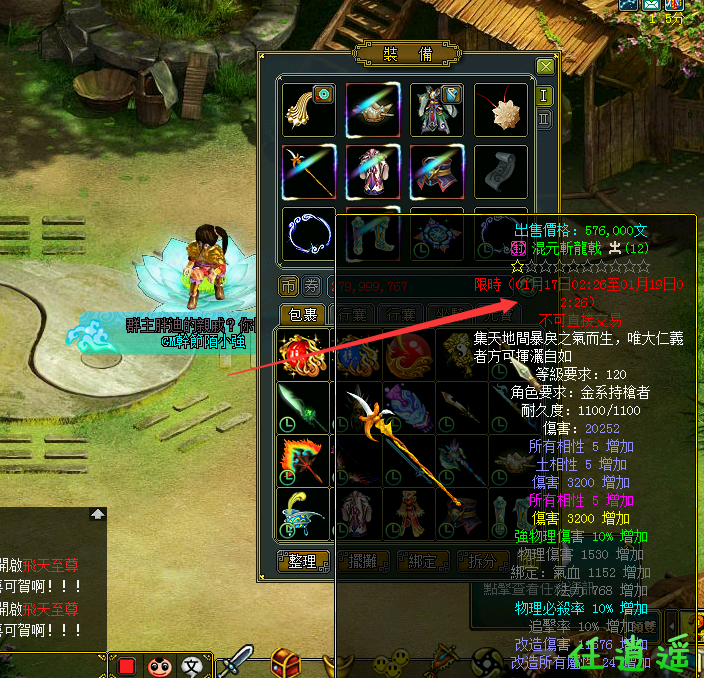Select the feathered blue ornament in bag
Image resolution: width=704 pixels, height=678 pixels.
(305, 515)
